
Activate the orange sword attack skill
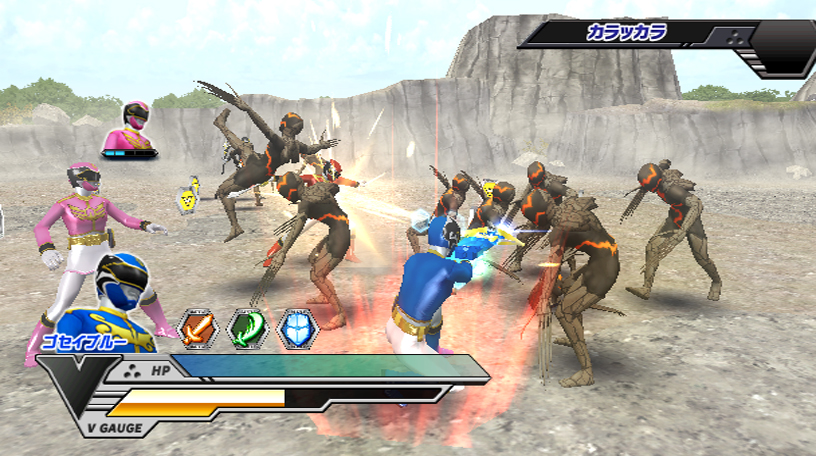pos(197,328)
